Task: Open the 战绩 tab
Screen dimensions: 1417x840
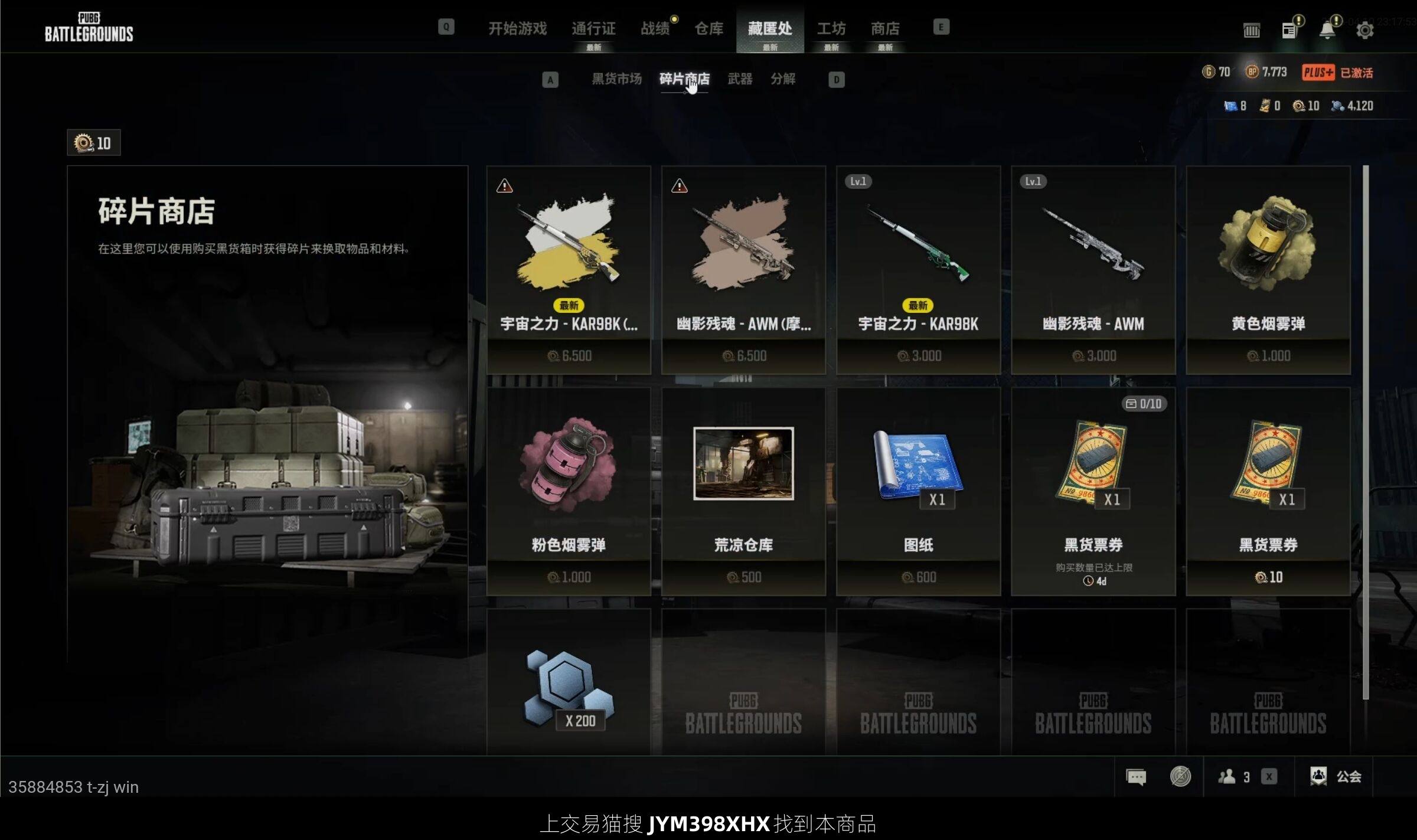Action: [655, 28]
